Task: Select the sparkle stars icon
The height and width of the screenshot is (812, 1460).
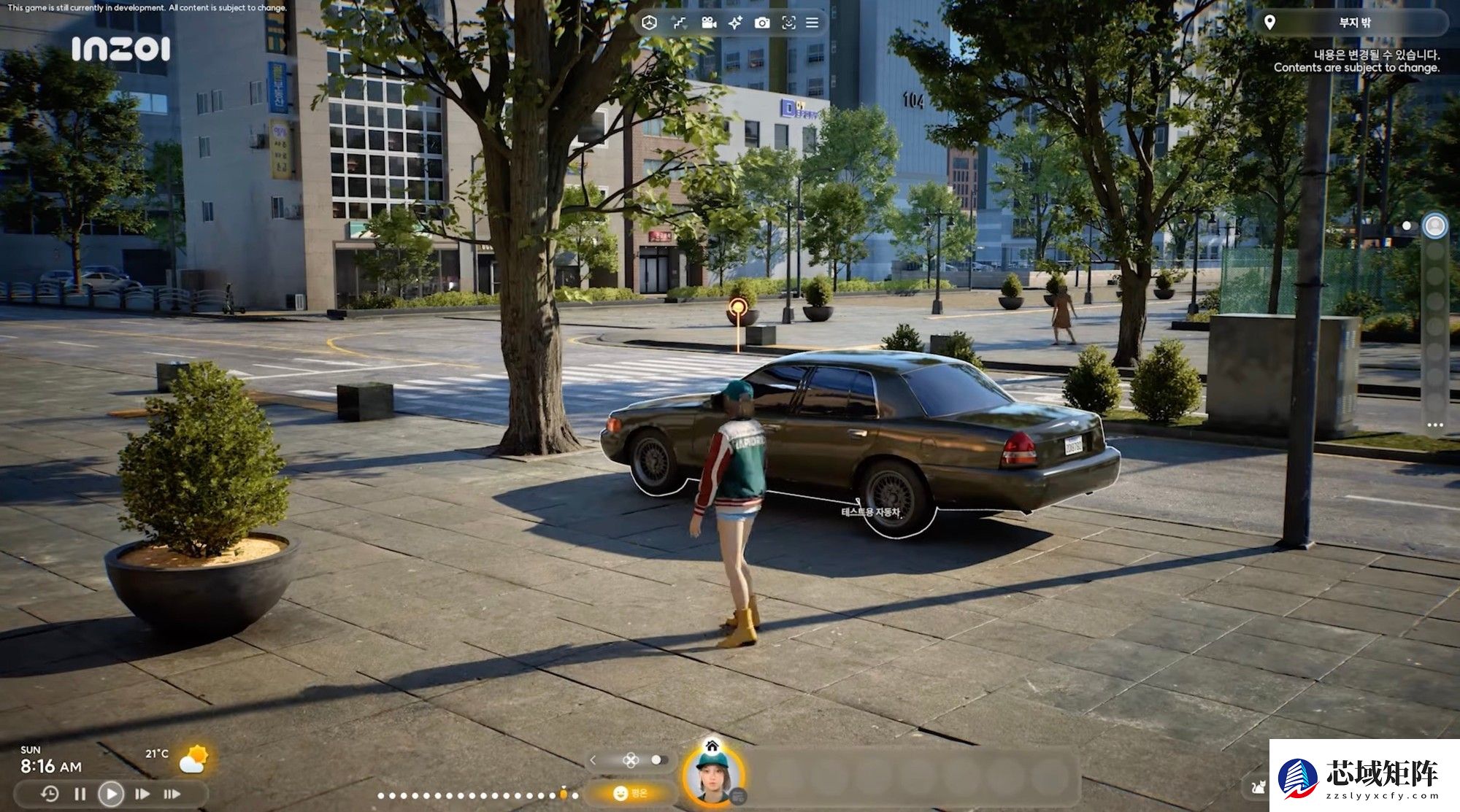Action: click(x=735, y=23)
